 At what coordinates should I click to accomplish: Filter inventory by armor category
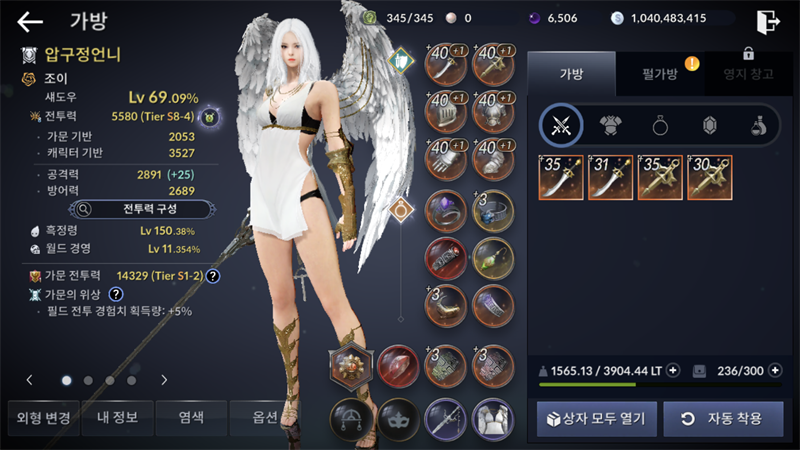[610, 125]
